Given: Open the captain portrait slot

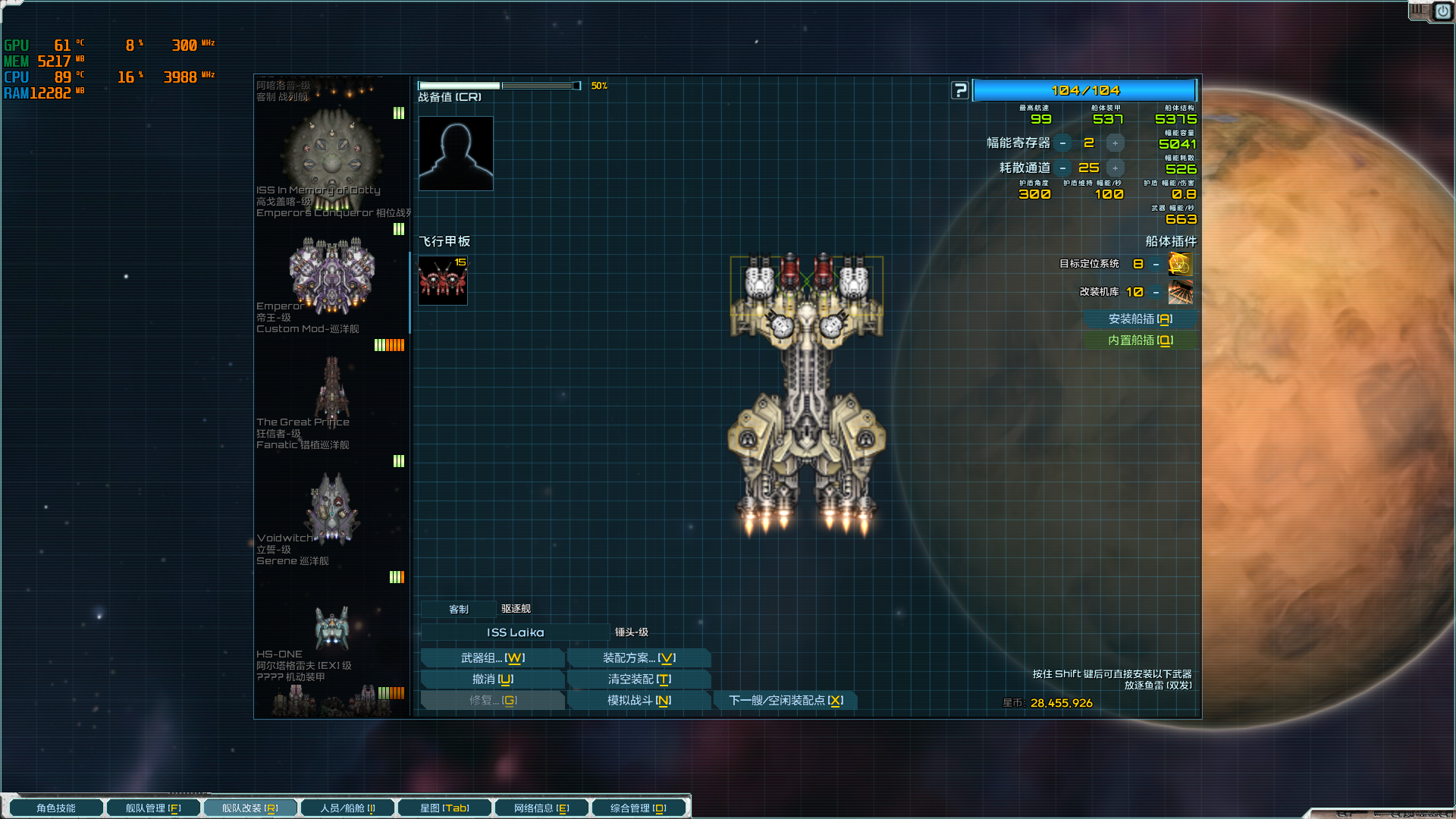Looking at the screenshot, I should tap(456, 153).
